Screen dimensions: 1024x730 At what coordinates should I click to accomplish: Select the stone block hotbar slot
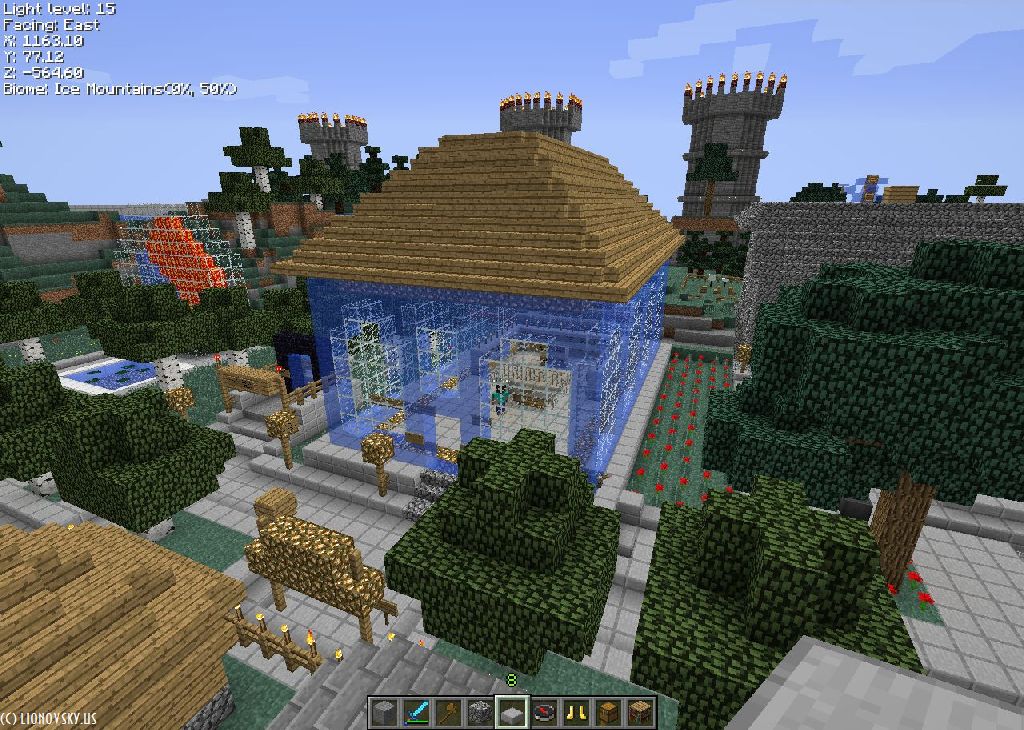384,712
